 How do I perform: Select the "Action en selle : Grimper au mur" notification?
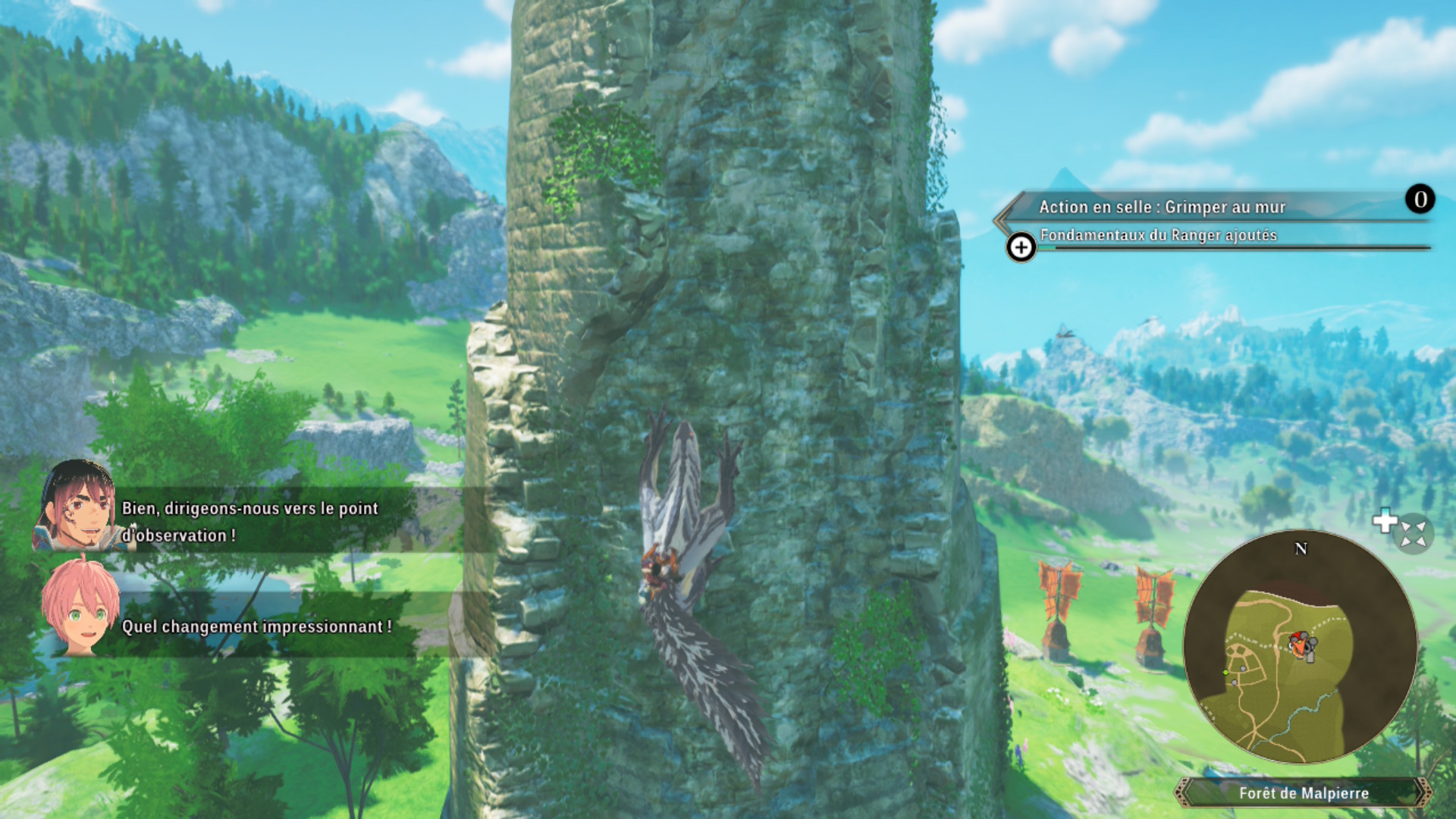1162,207
